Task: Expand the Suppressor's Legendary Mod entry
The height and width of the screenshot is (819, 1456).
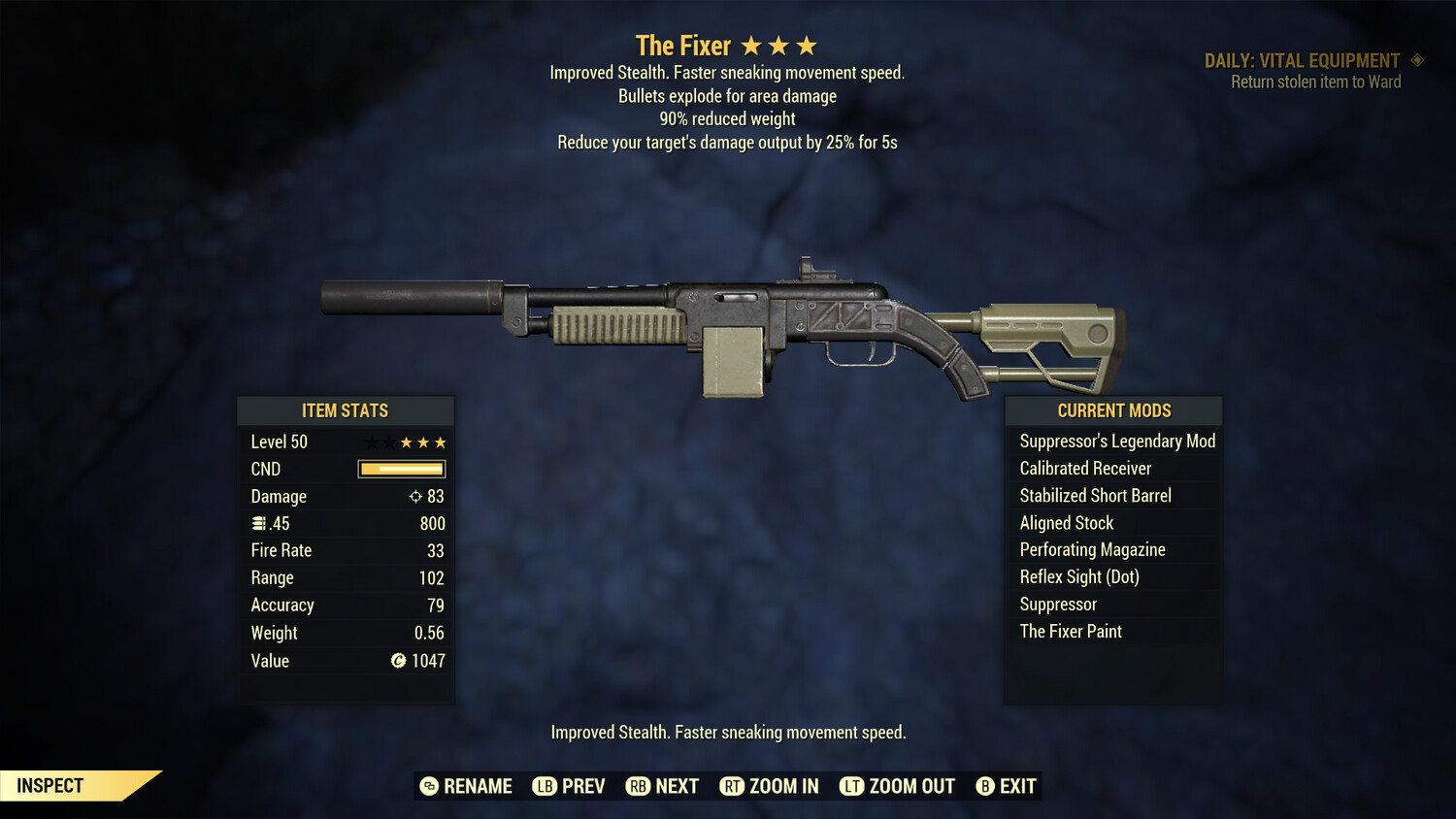Action: click(1116, 441)
